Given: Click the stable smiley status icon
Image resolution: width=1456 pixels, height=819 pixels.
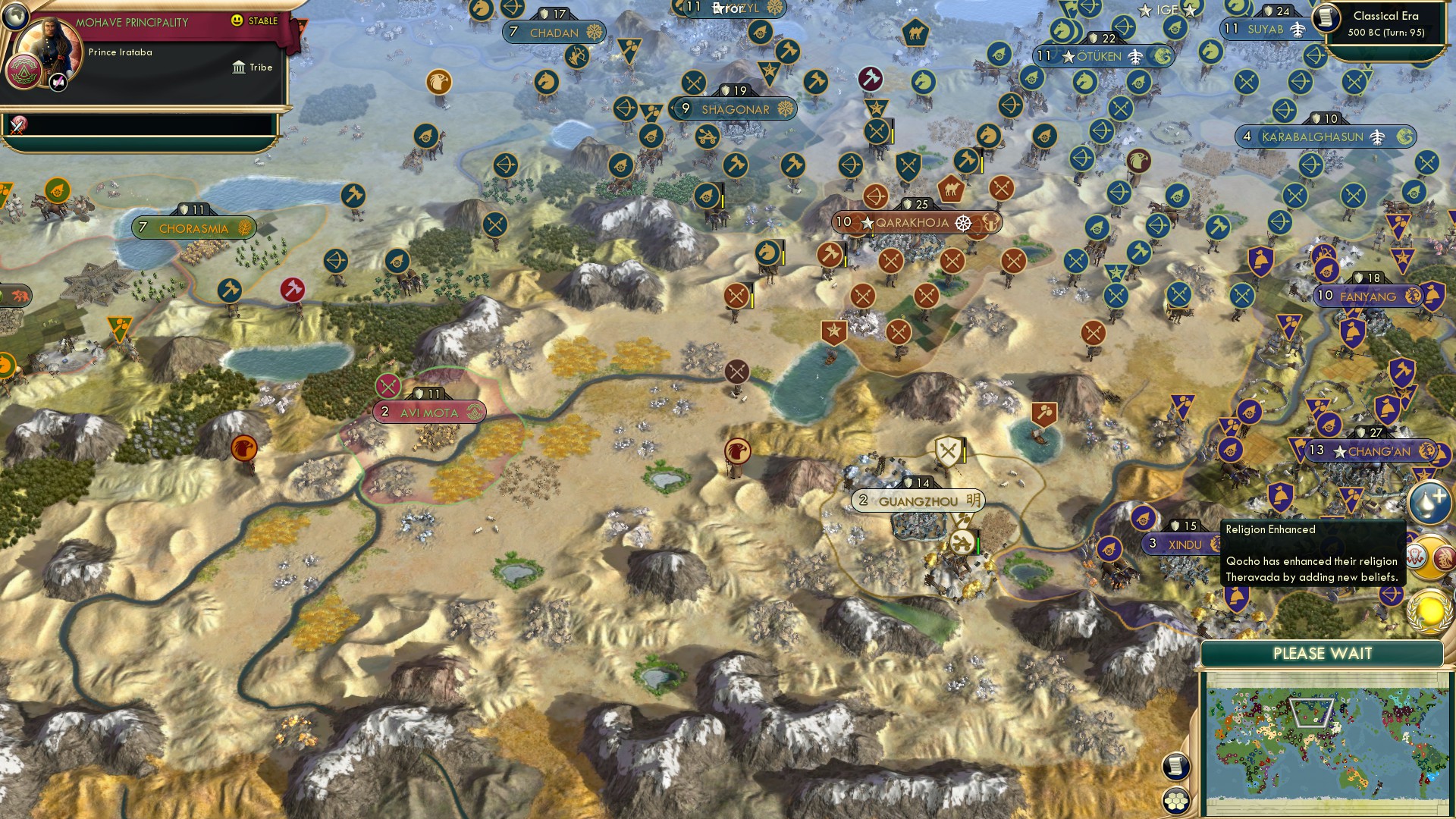Looking at the screenshot, I should pos(237,22).
